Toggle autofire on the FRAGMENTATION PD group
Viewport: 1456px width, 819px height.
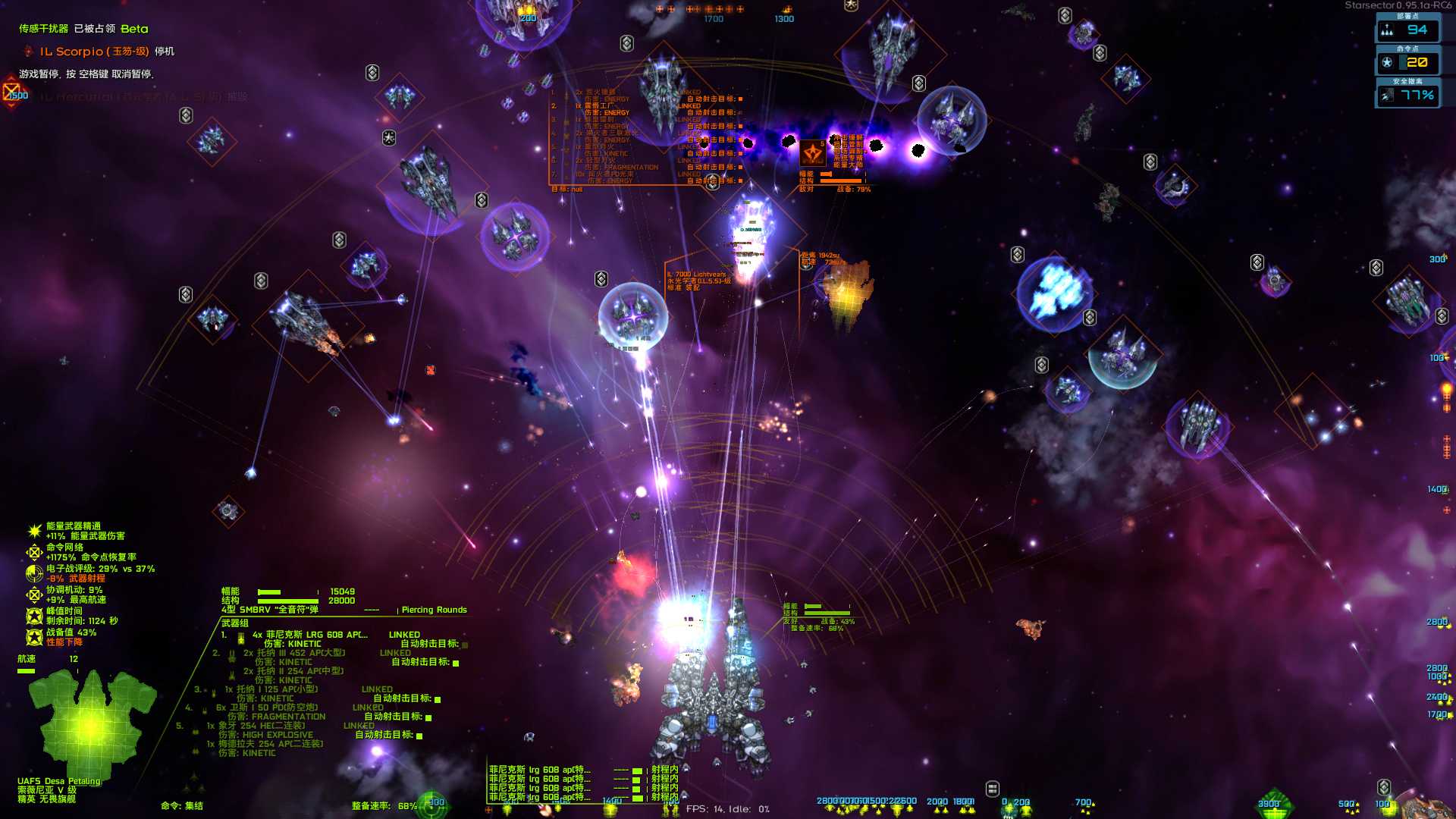[428, 718]
